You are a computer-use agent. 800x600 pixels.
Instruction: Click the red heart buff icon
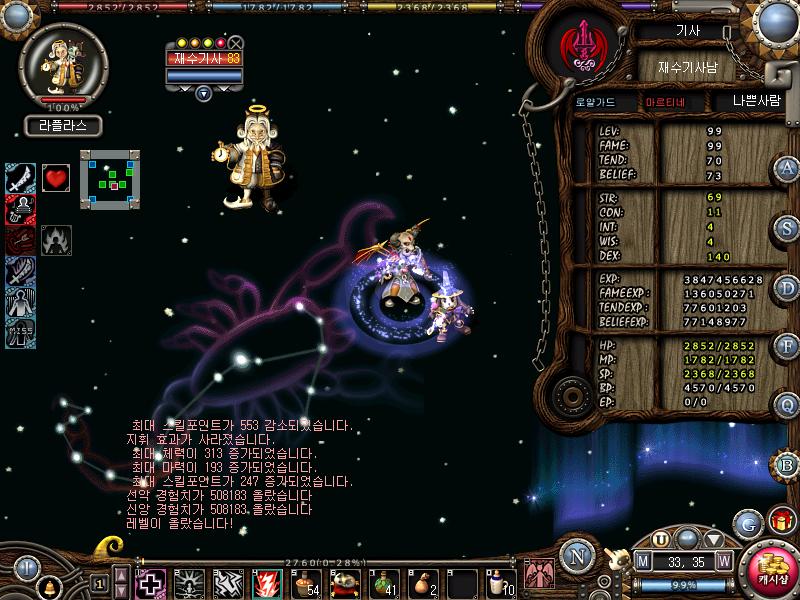[x=55, y=178]
